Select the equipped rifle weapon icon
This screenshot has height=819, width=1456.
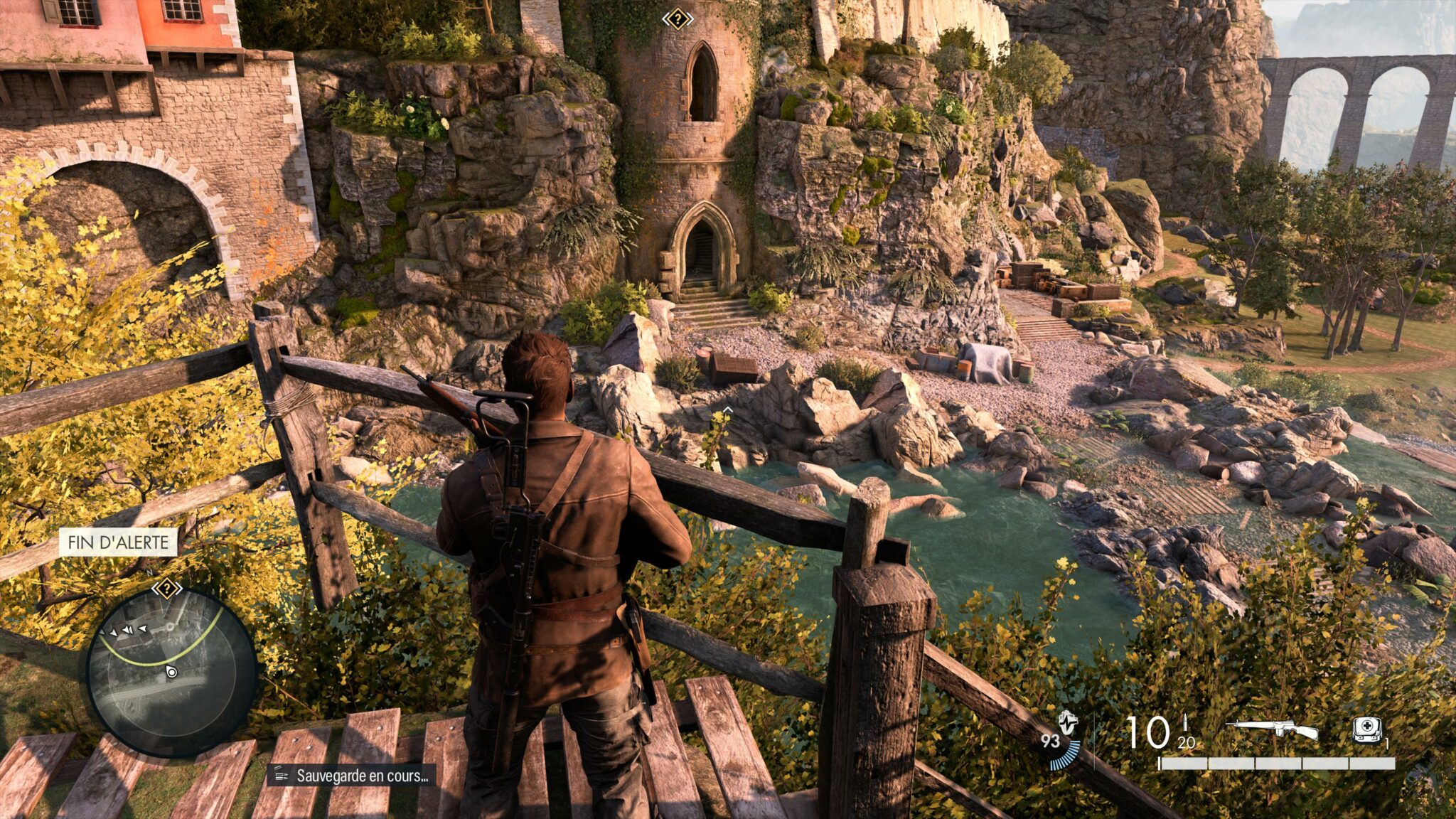click(1272, 729)
